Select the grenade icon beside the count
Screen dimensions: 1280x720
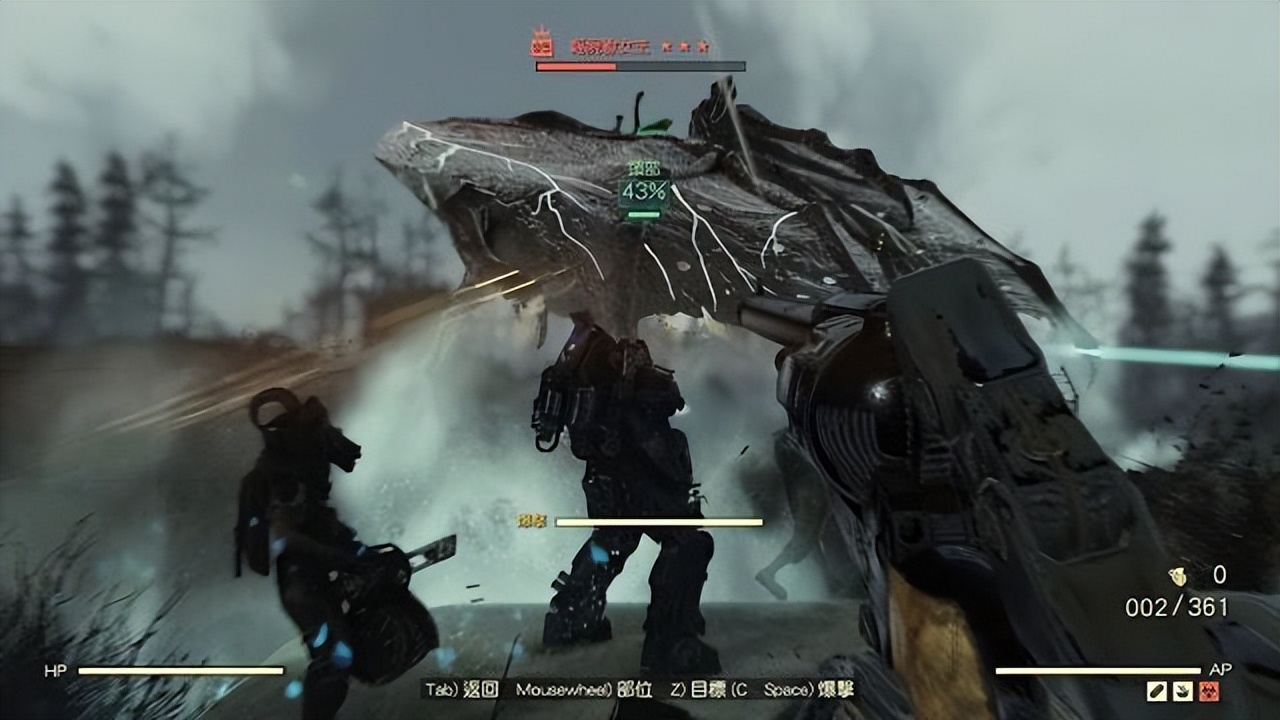coord(1178,576)
